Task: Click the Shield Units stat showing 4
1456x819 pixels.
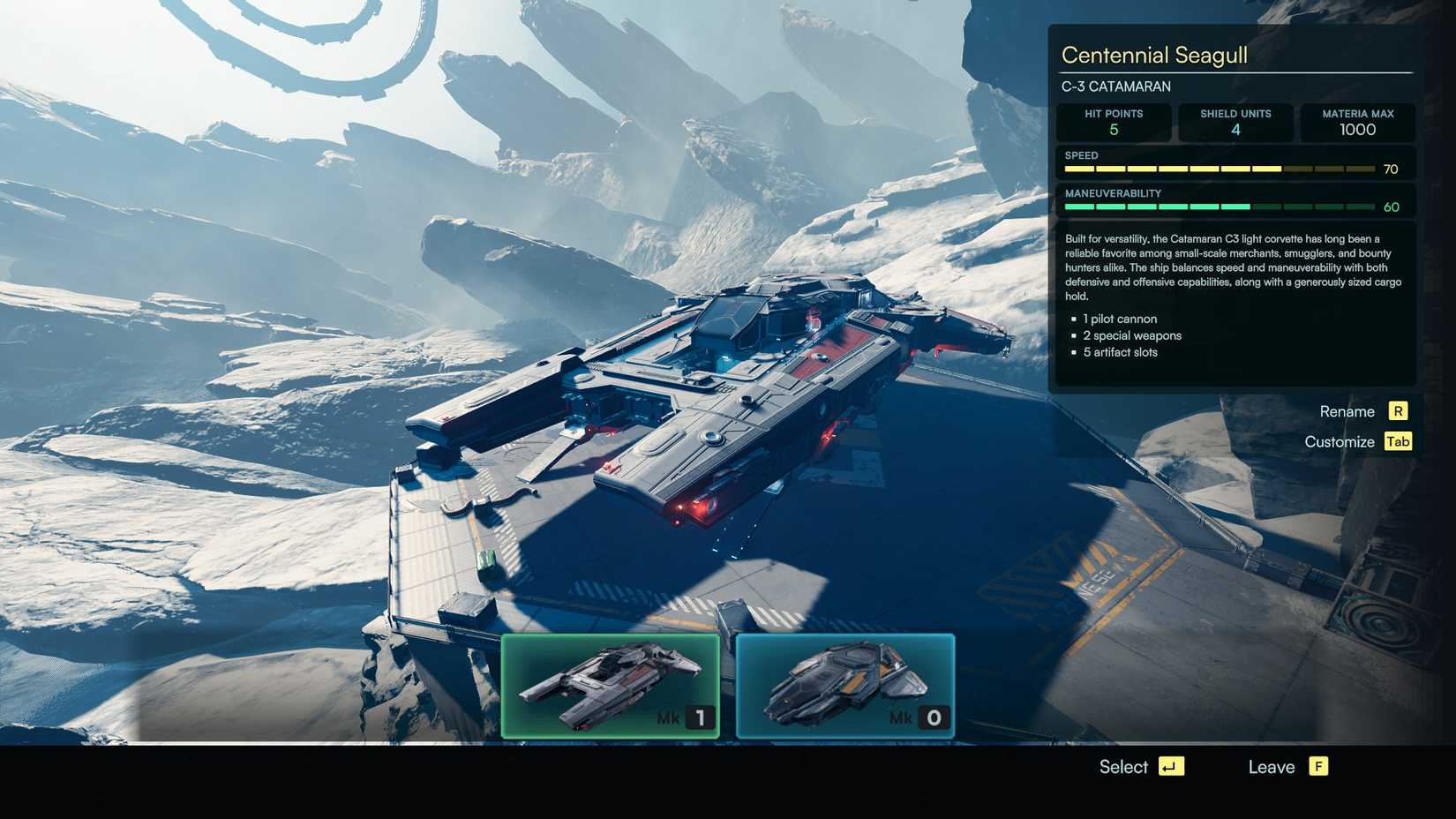Action: (x=1235, y=123)
